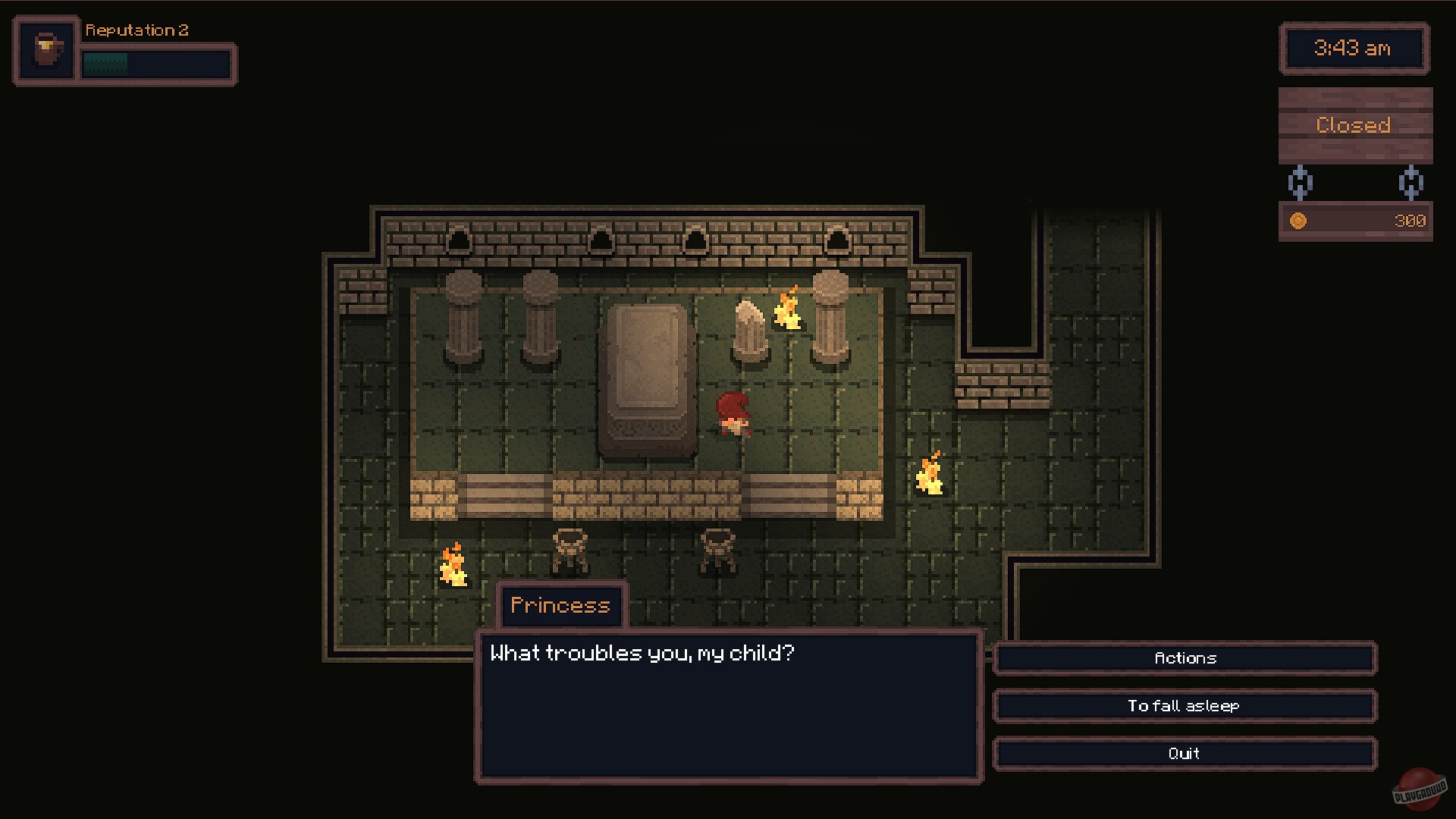This screenshot has width=1456, height=819.
Task: Click Quit to end the conversation
Action: (x=1185, y=753)
